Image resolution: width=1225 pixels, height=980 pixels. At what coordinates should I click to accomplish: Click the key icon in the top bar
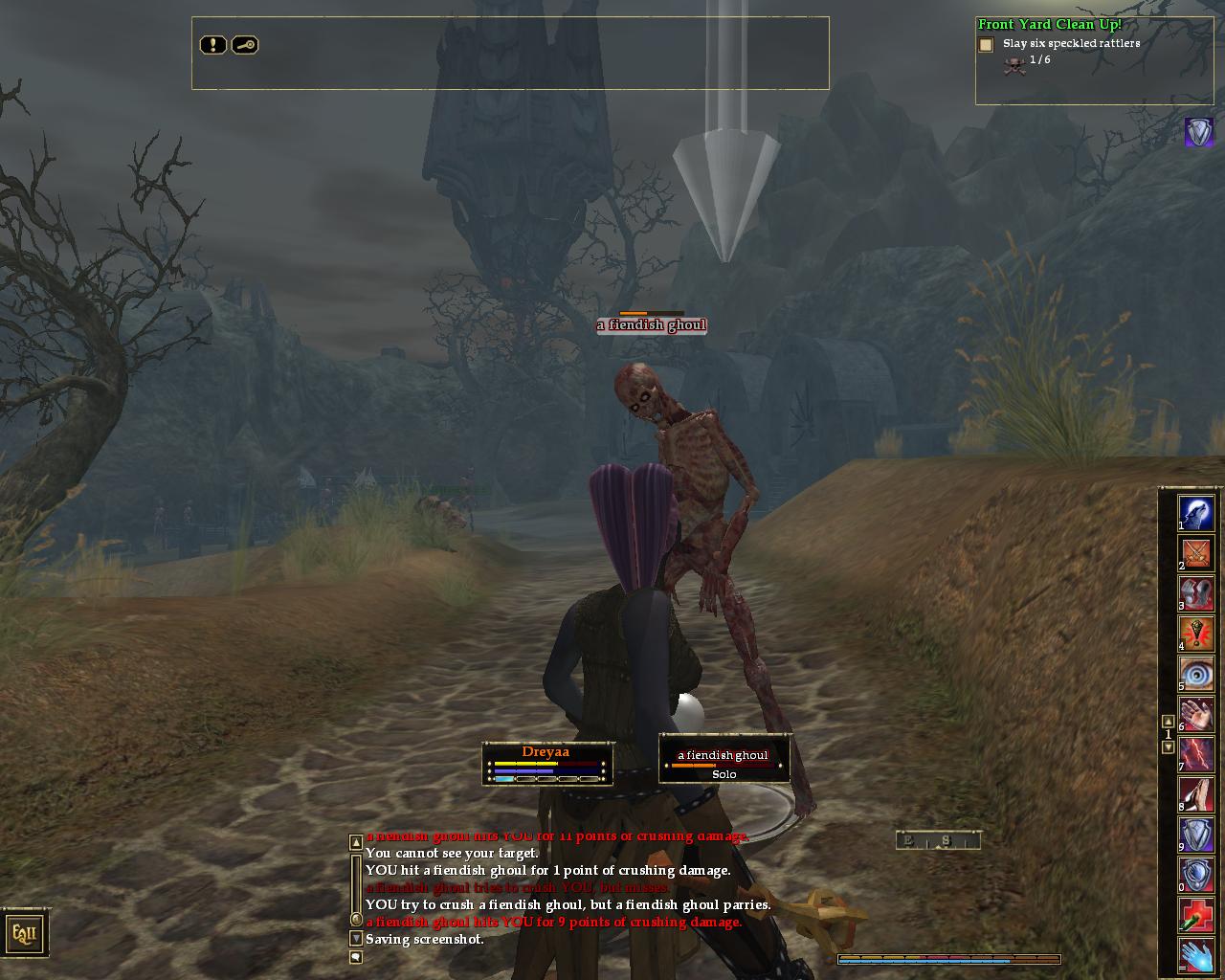[245, 45]
